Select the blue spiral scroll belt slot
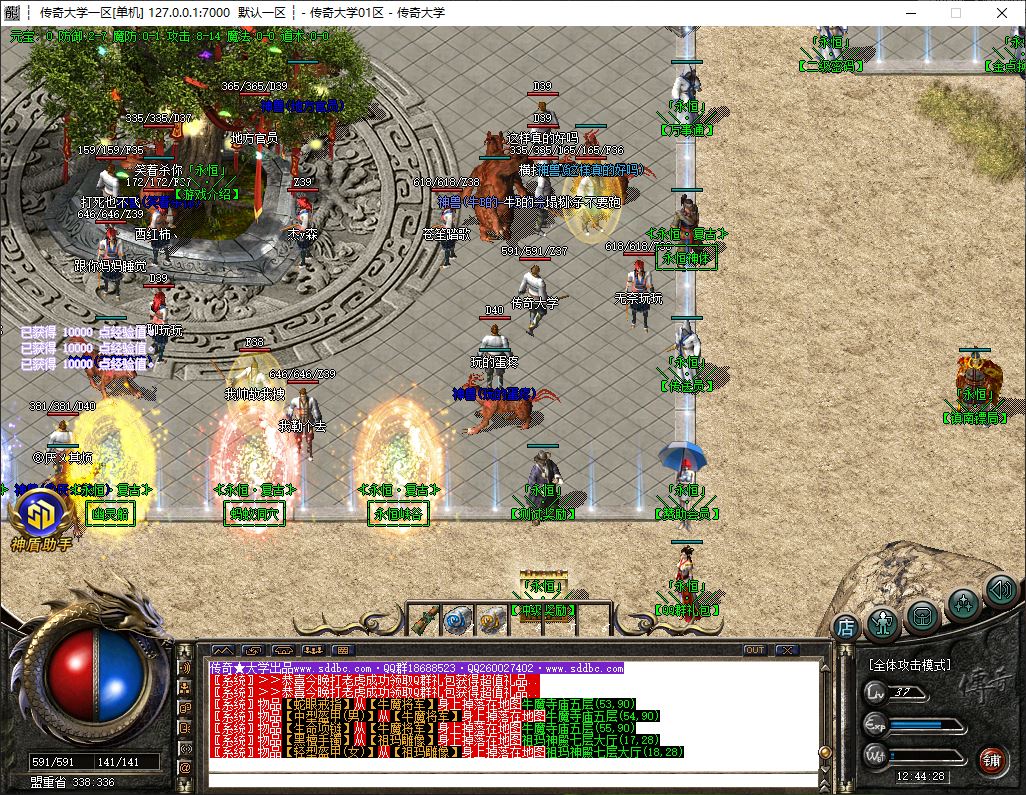Viewport: 1026px width, 795px height. click(458, 620)
